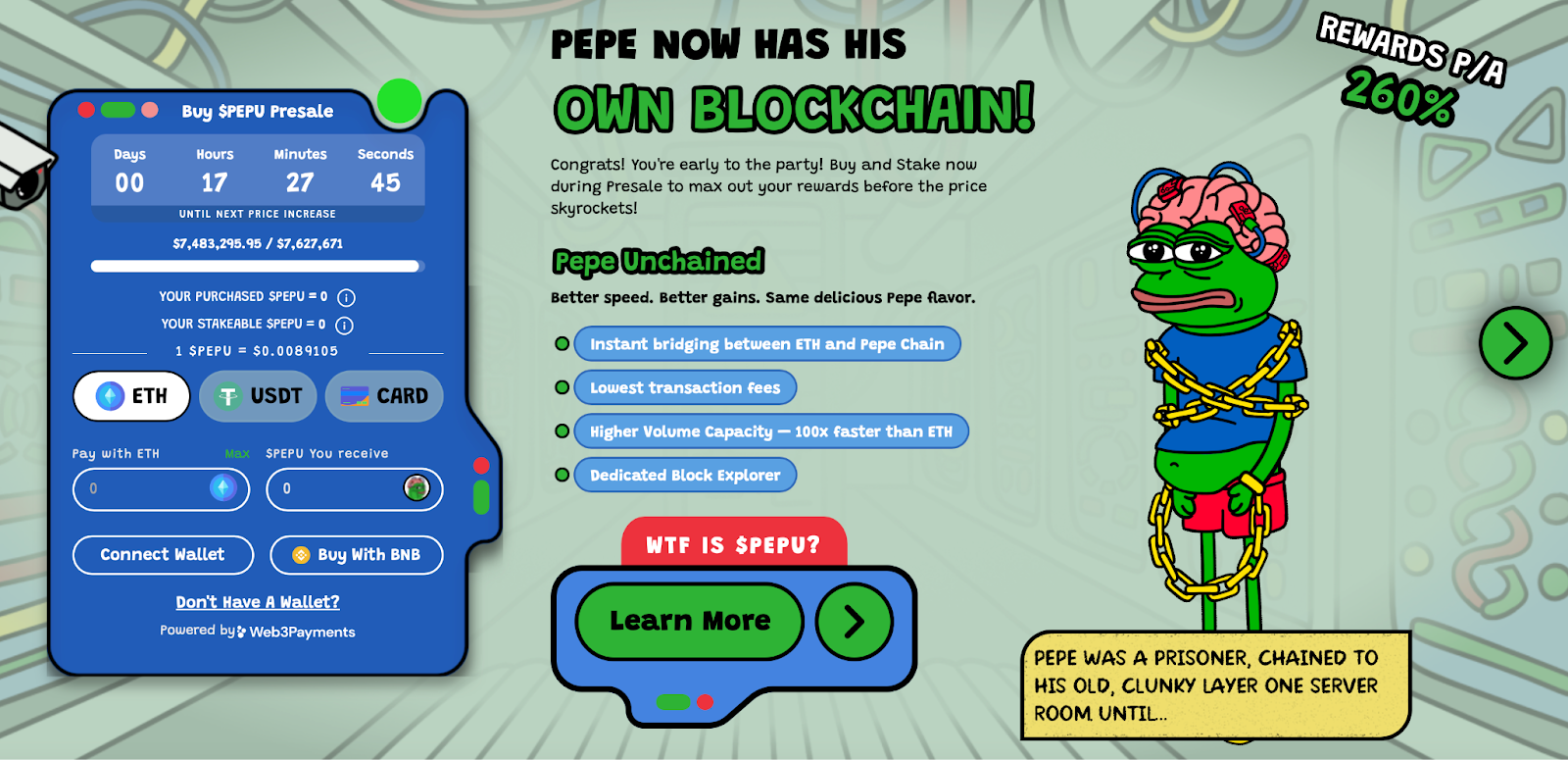Click the red dot in the presale title bar
1568x760 pixels.
pyautogui.click(x=85, y=110)
